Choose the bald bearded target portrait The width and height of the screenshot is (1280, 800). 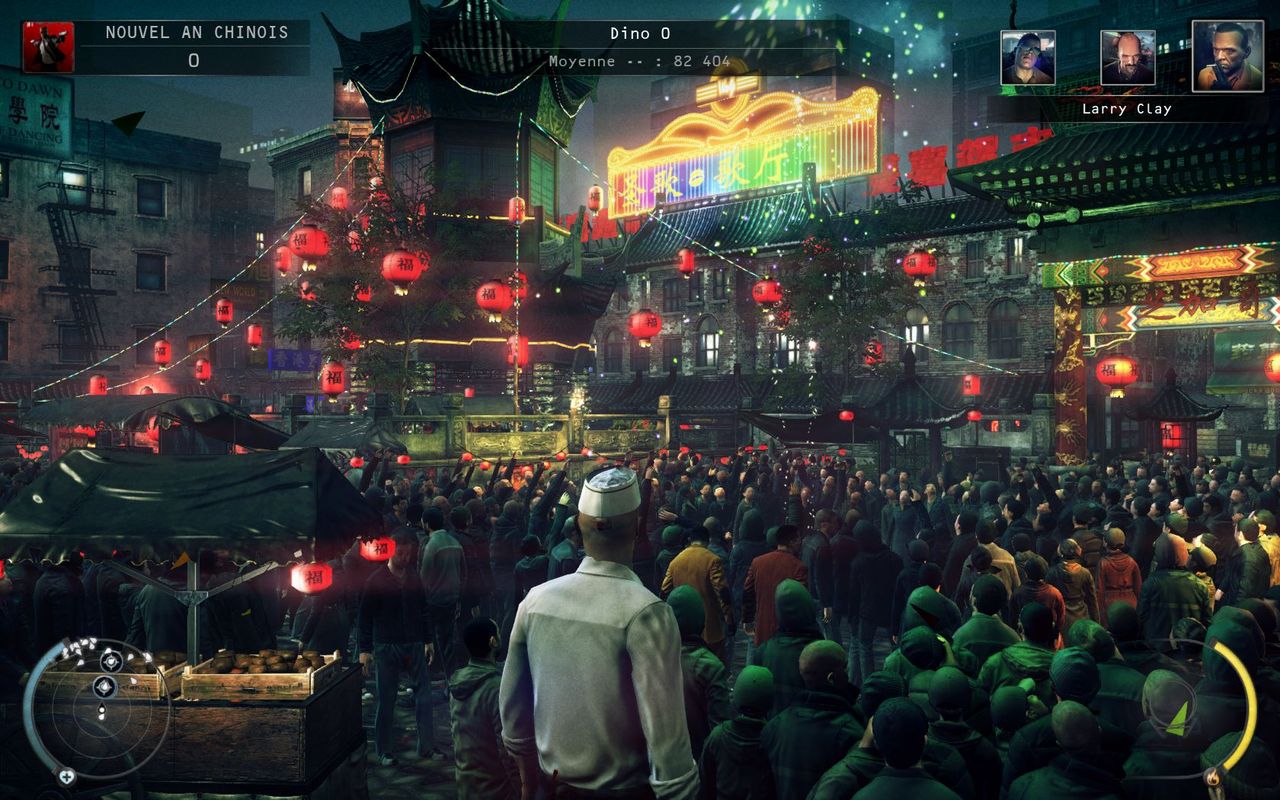tap(1128, 57)
